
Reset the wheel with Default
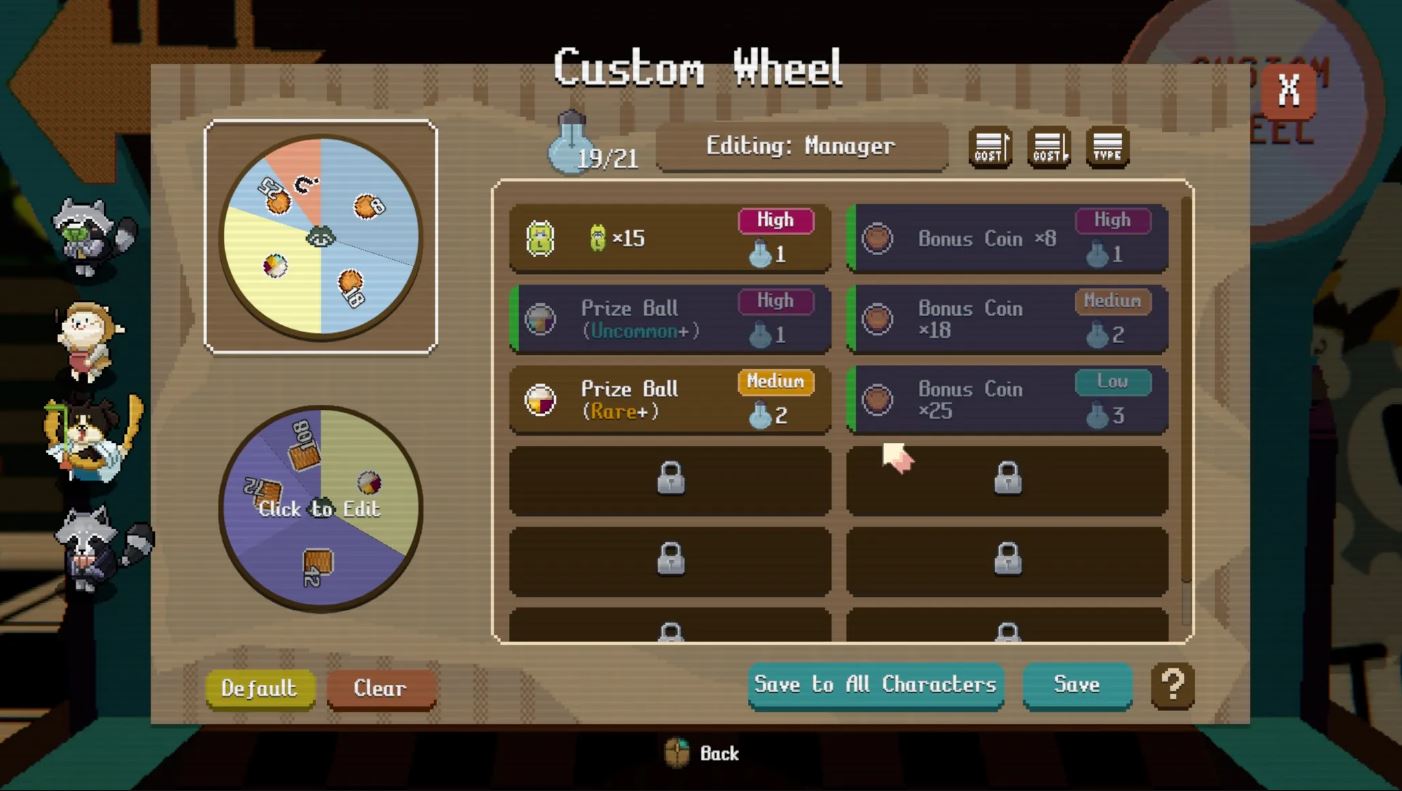point(260,688)
